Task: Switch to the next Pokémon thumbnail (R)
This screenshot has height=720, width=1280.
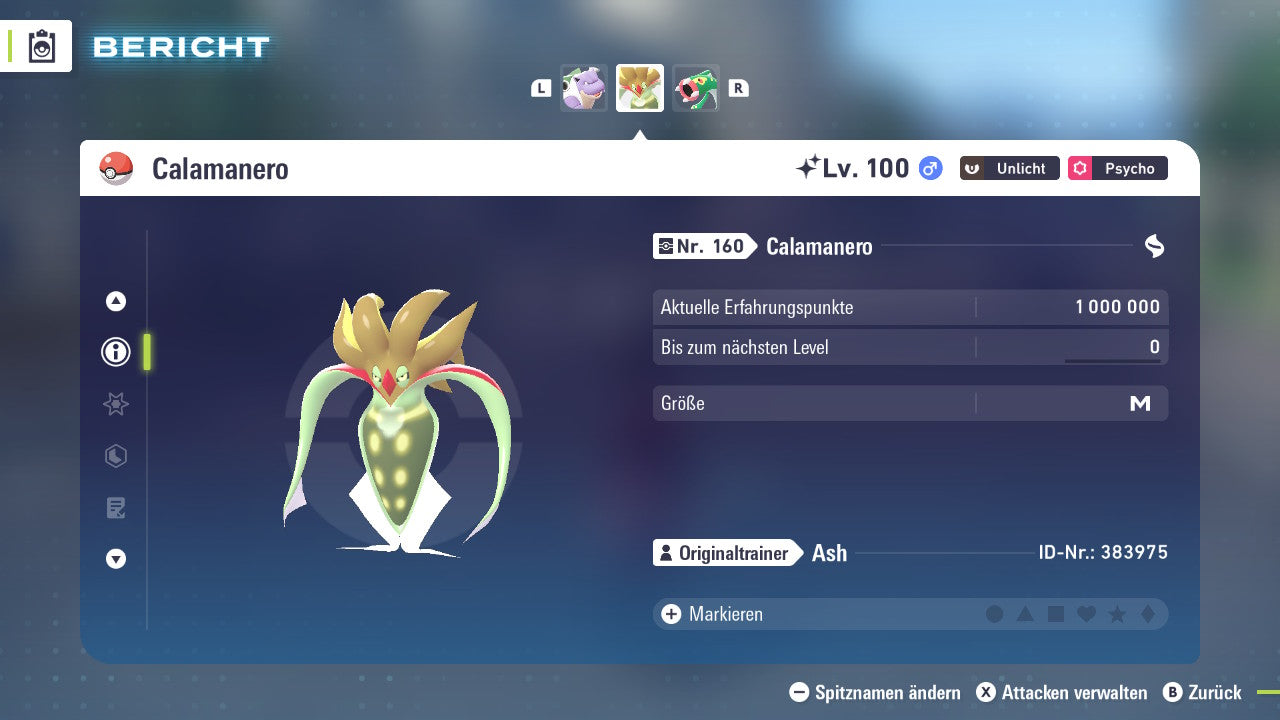Action: 696,88
